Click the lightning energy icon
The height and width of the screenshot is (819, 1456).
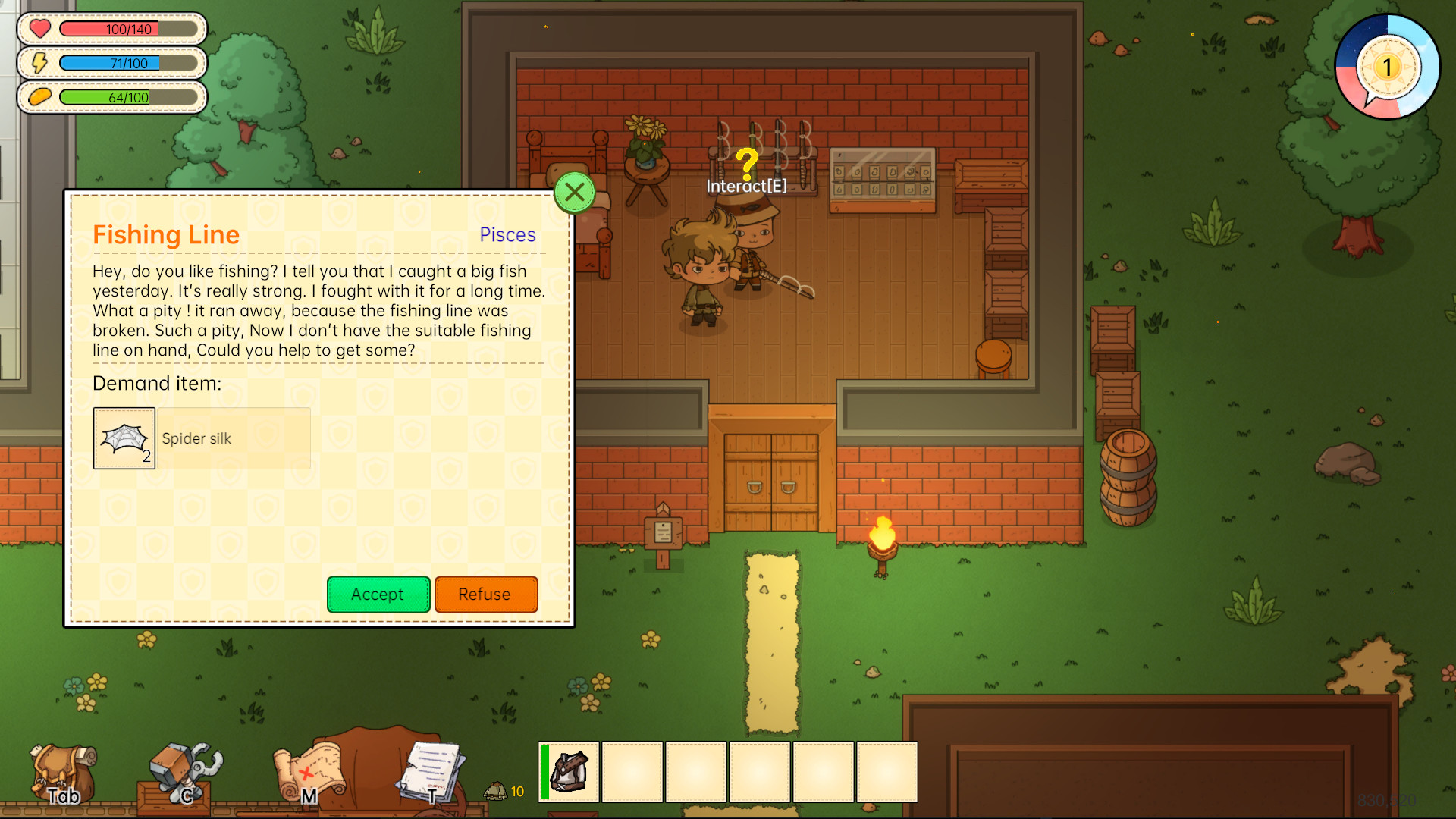(x=39, y=63)
